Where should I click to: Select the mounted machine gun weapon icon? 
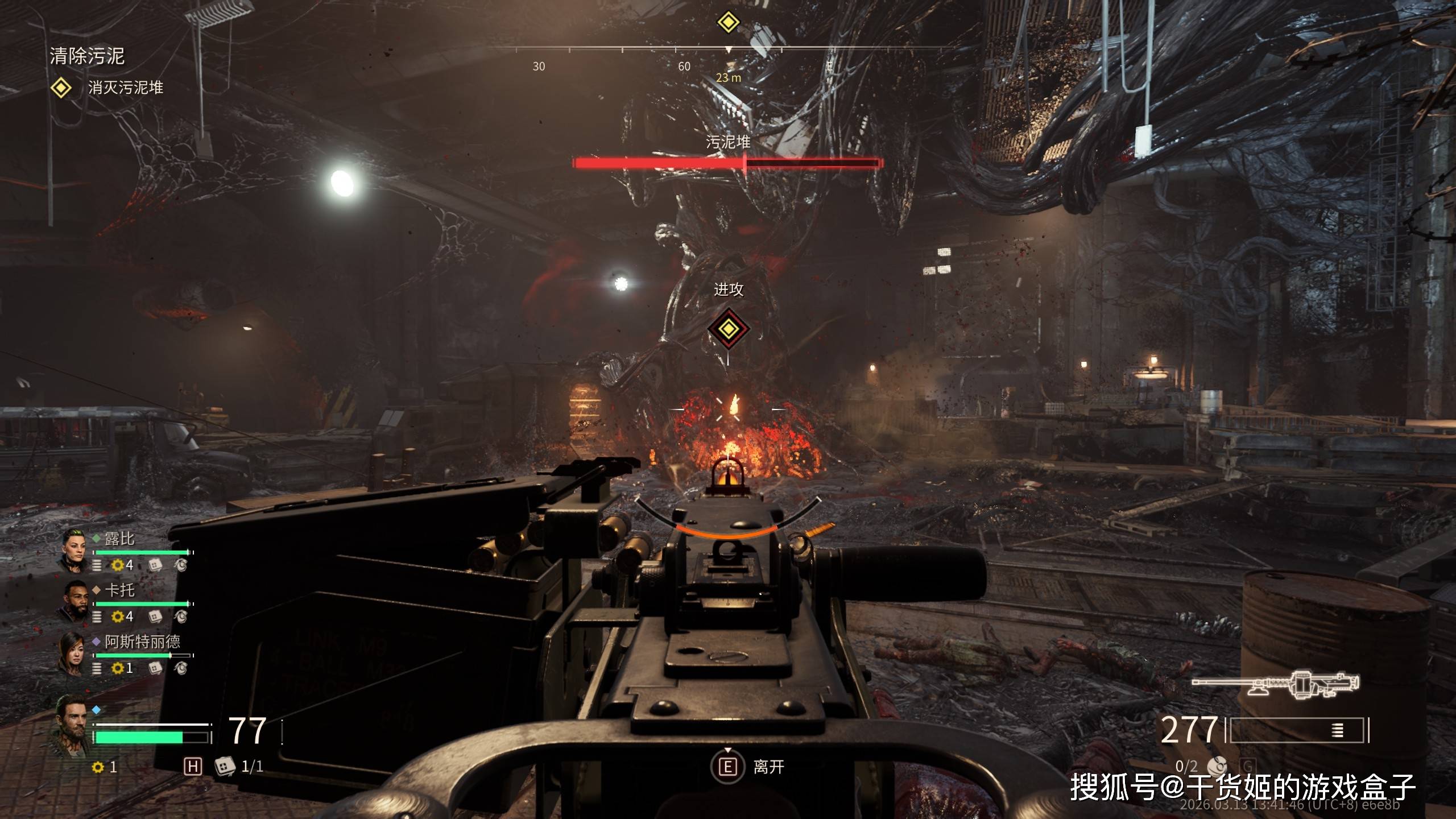pyautogui.click(x=1276, y=684)
